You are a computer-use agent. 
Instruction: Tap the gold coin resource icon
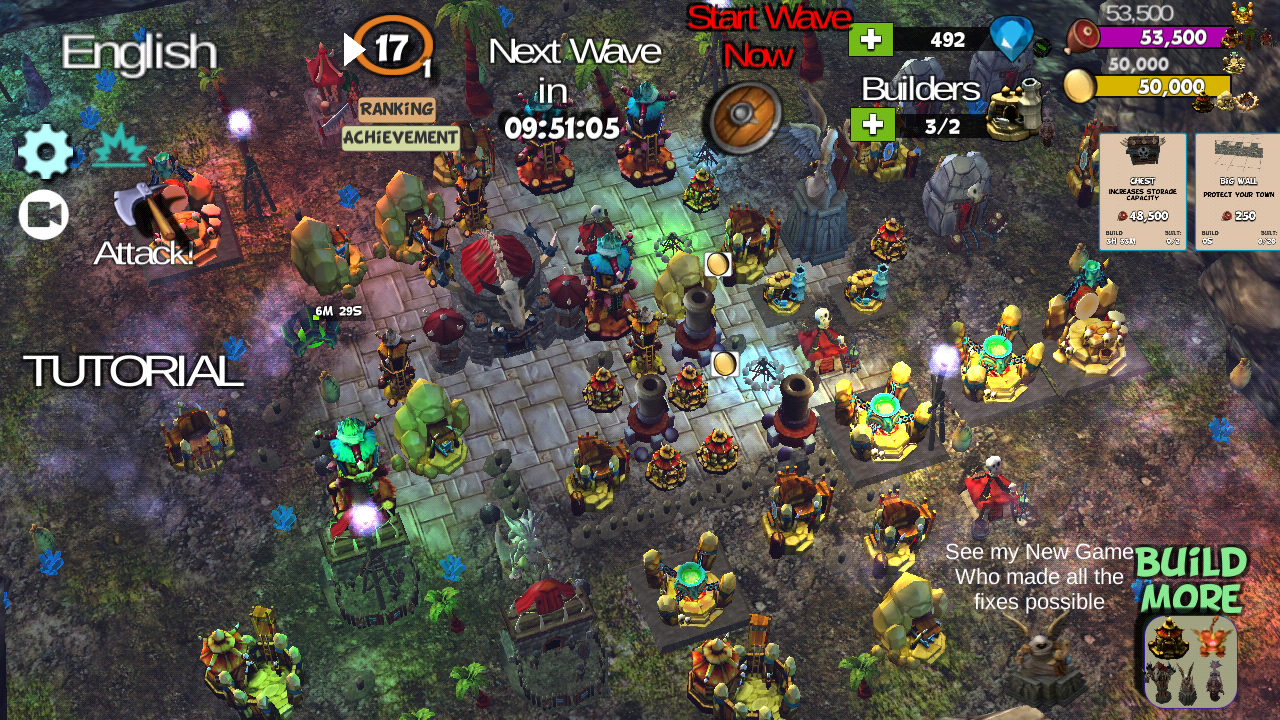tap(1078, 86)
